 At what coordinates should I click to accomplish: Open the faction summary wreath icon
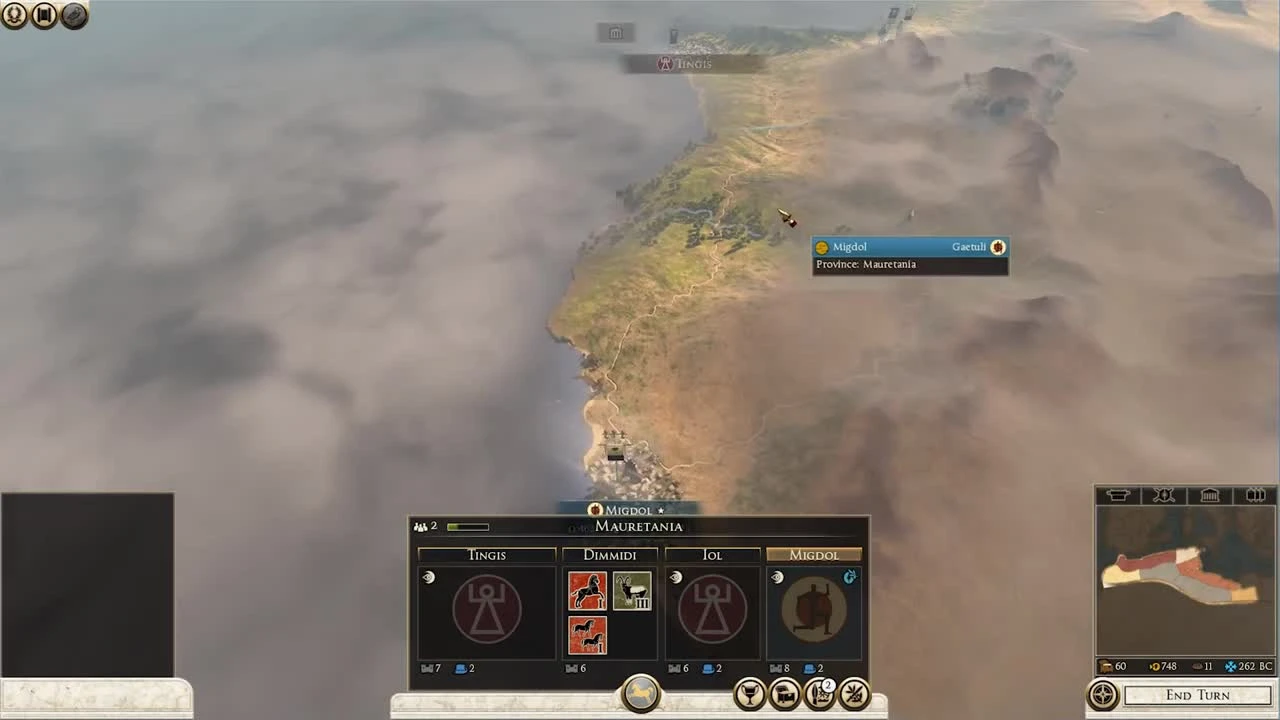15,15
